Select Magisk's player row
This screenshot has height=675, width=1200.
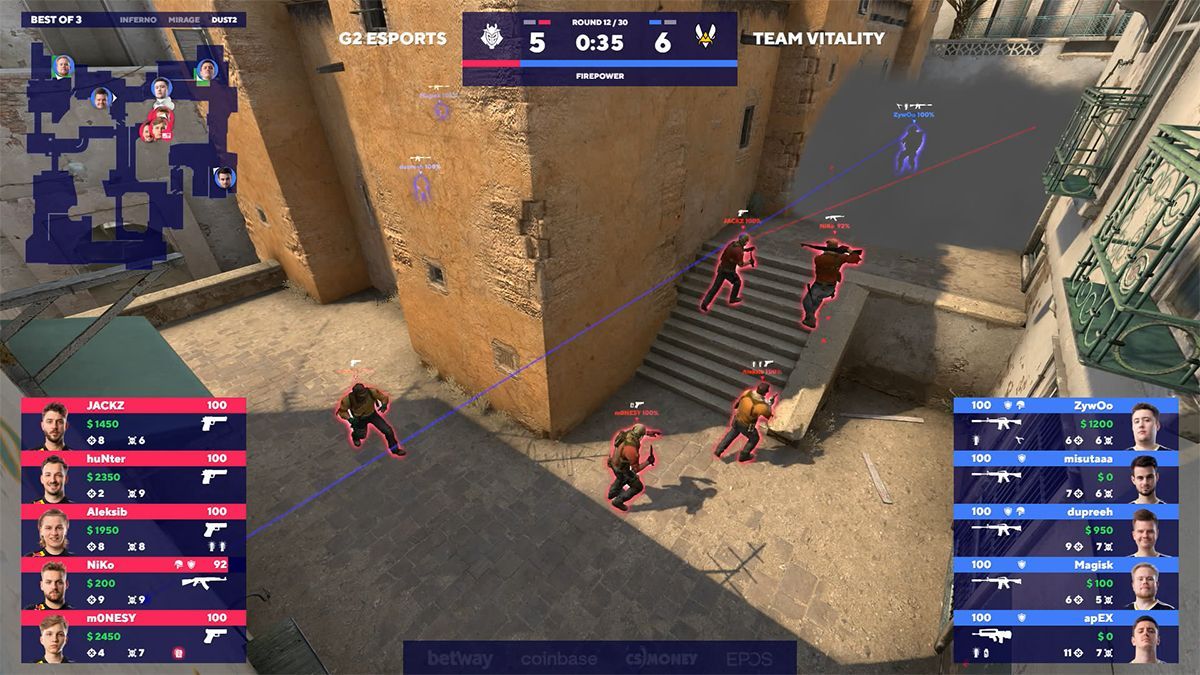point(1066,583)
